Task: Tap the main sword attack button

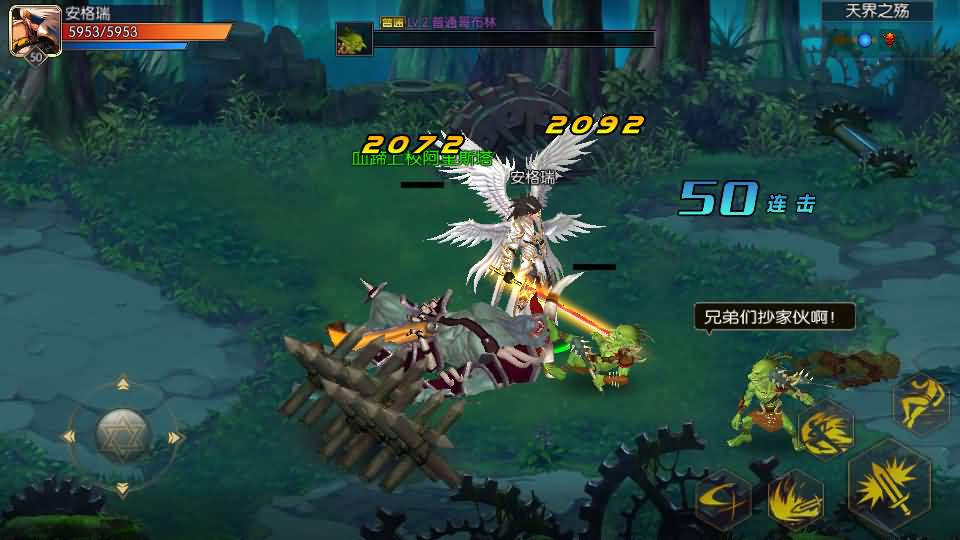Action: pos(889,485)
